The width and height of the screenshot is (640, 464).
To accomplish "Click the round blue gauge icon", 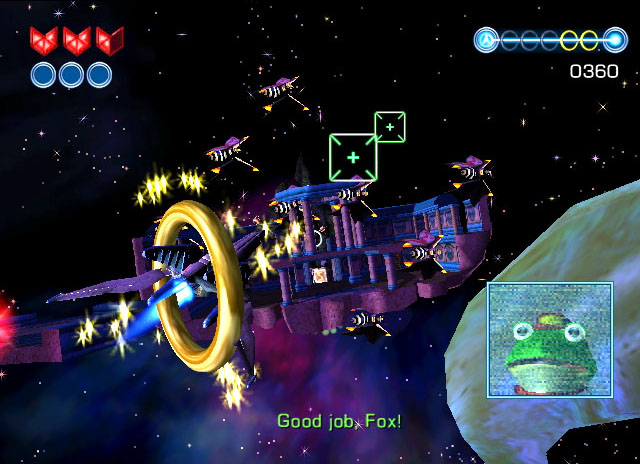I will click(x=487, y=41).
